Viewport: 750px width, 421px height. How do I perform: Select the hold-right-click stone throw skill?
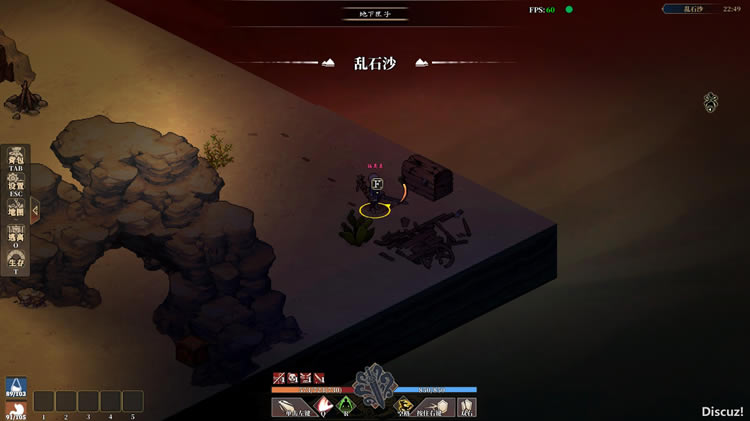(434, 407)
